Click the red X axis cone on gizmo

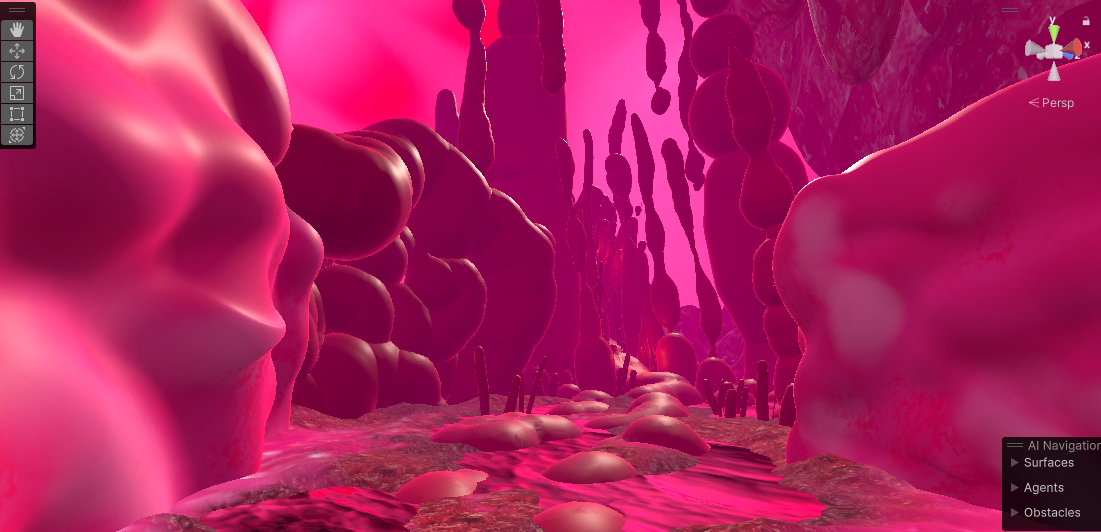[1073, 47]
